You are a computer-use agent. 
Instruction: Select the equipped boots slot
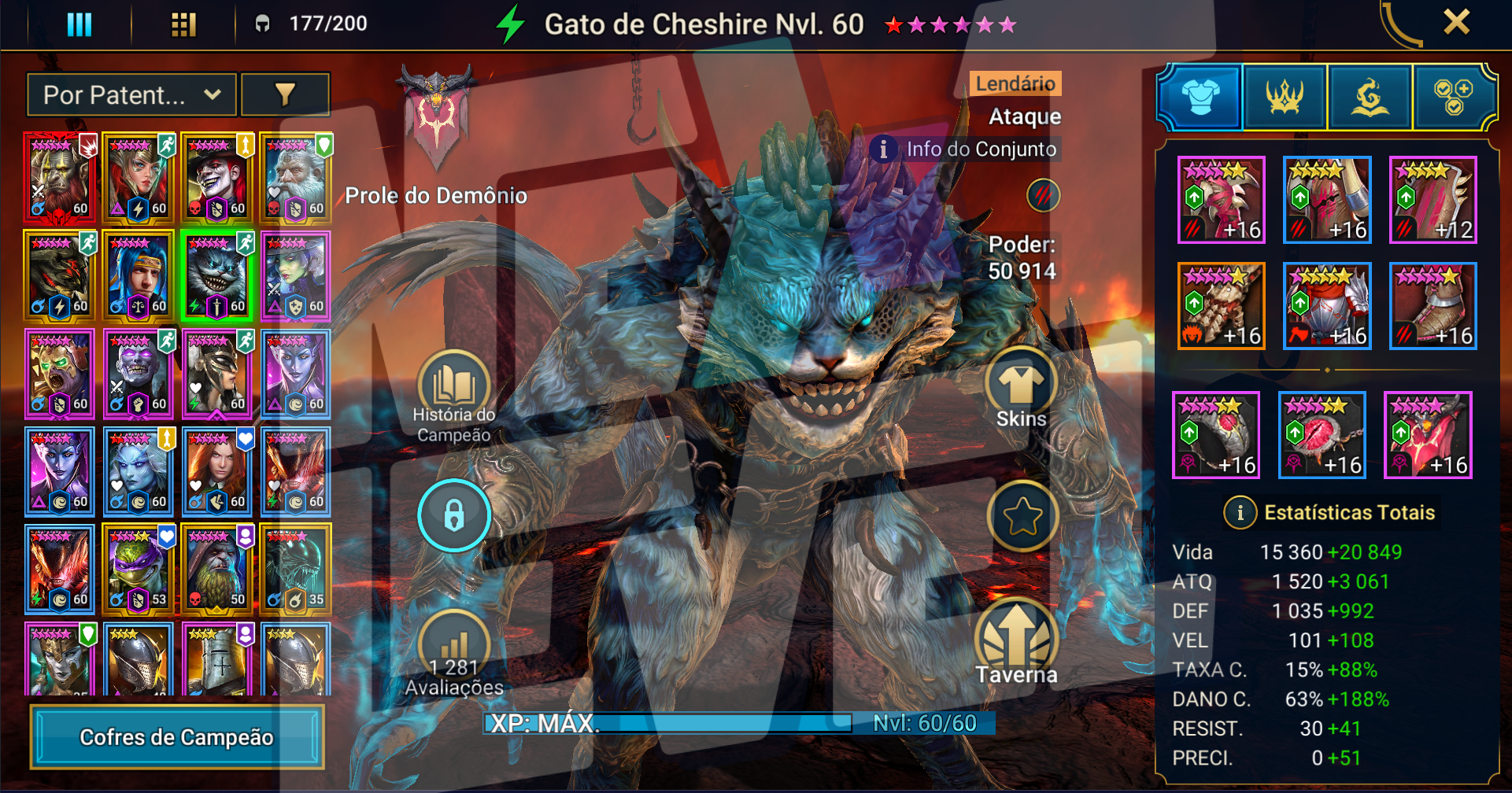[1433, 306]
